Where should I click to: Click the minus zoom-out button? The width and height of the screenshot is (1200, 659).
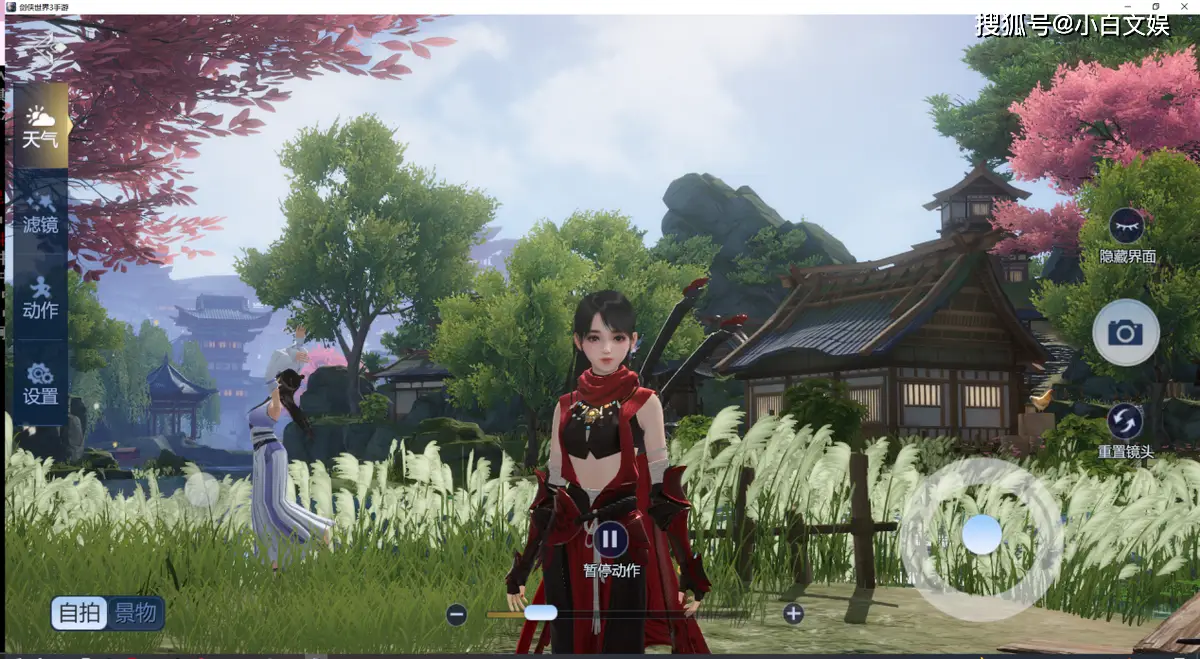(457, 614)
